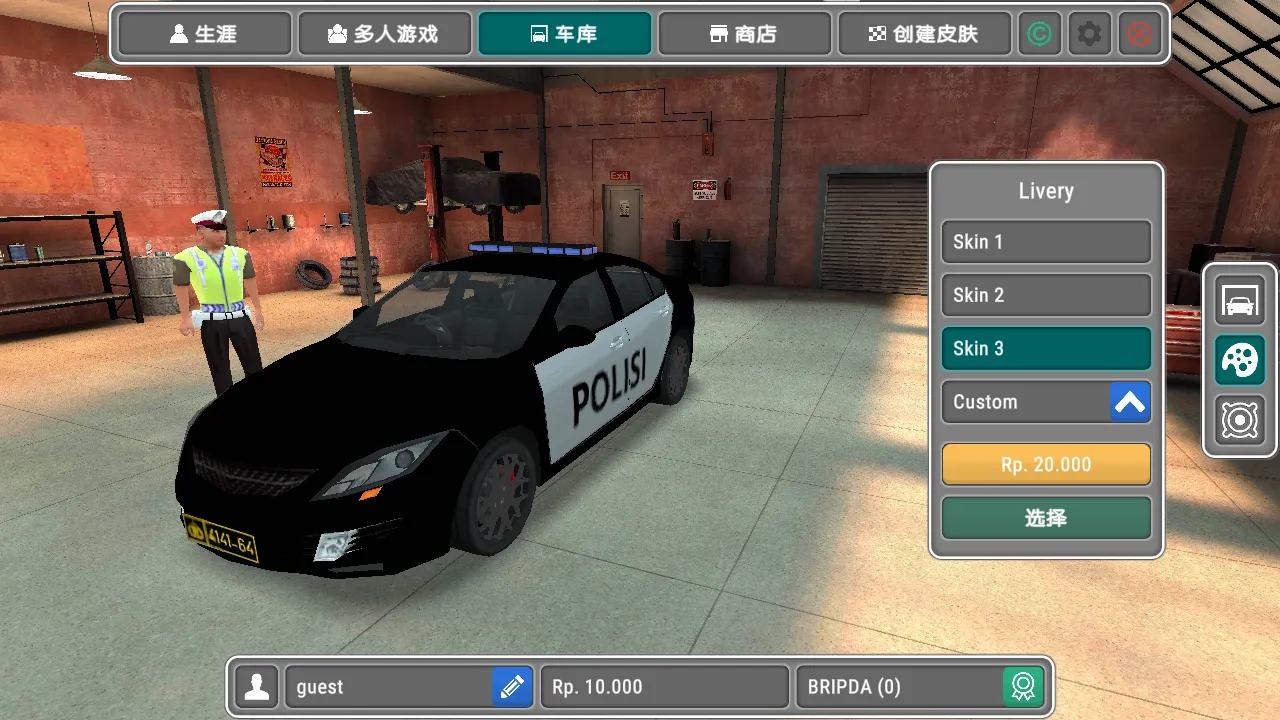Switch to the 多人游戏 tab
This screenshot has width=1280, height=720.
pos(385,33)
